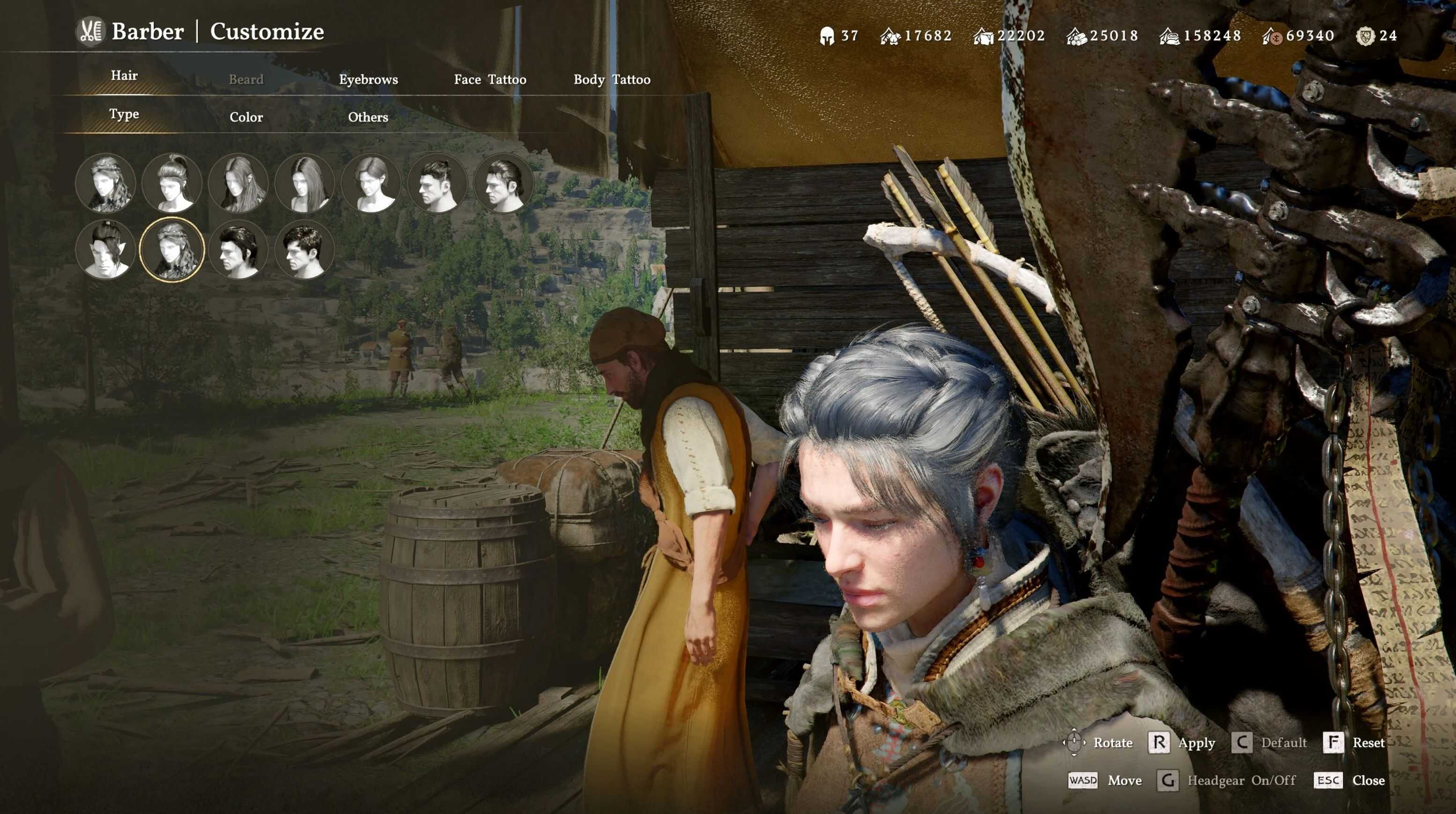Switch to the Hair tab
The width and height of the screenshot is (1456, 814).
pos(124,76)
